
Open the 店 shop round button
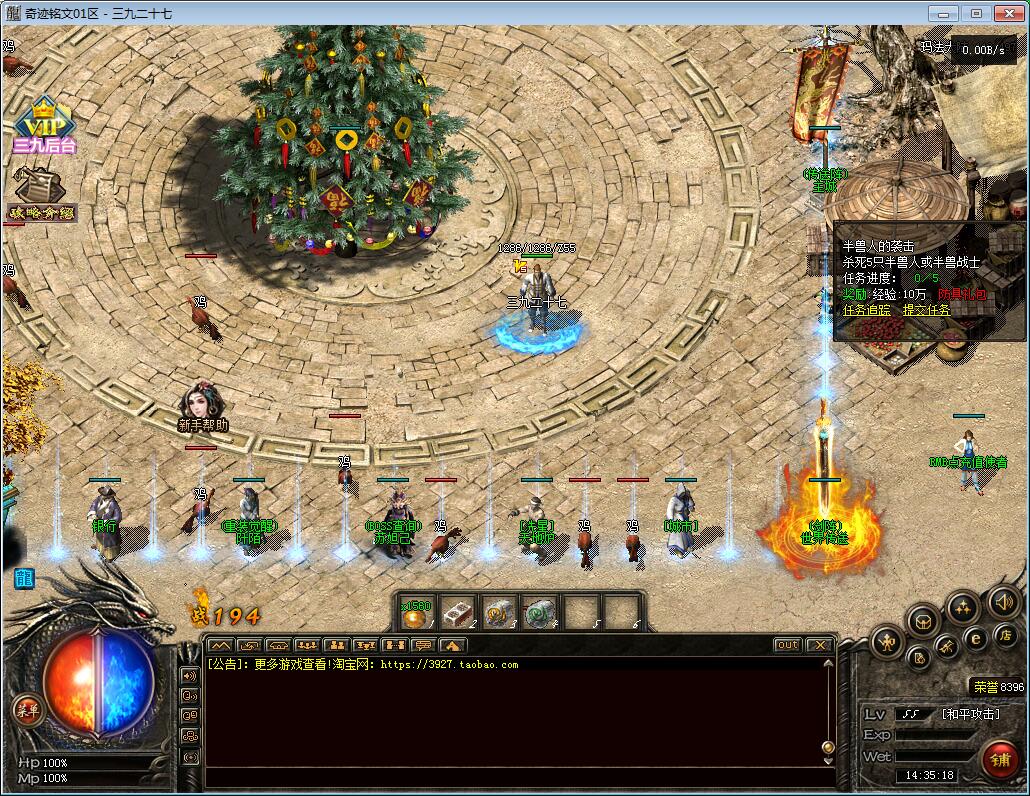point(1006,636)
